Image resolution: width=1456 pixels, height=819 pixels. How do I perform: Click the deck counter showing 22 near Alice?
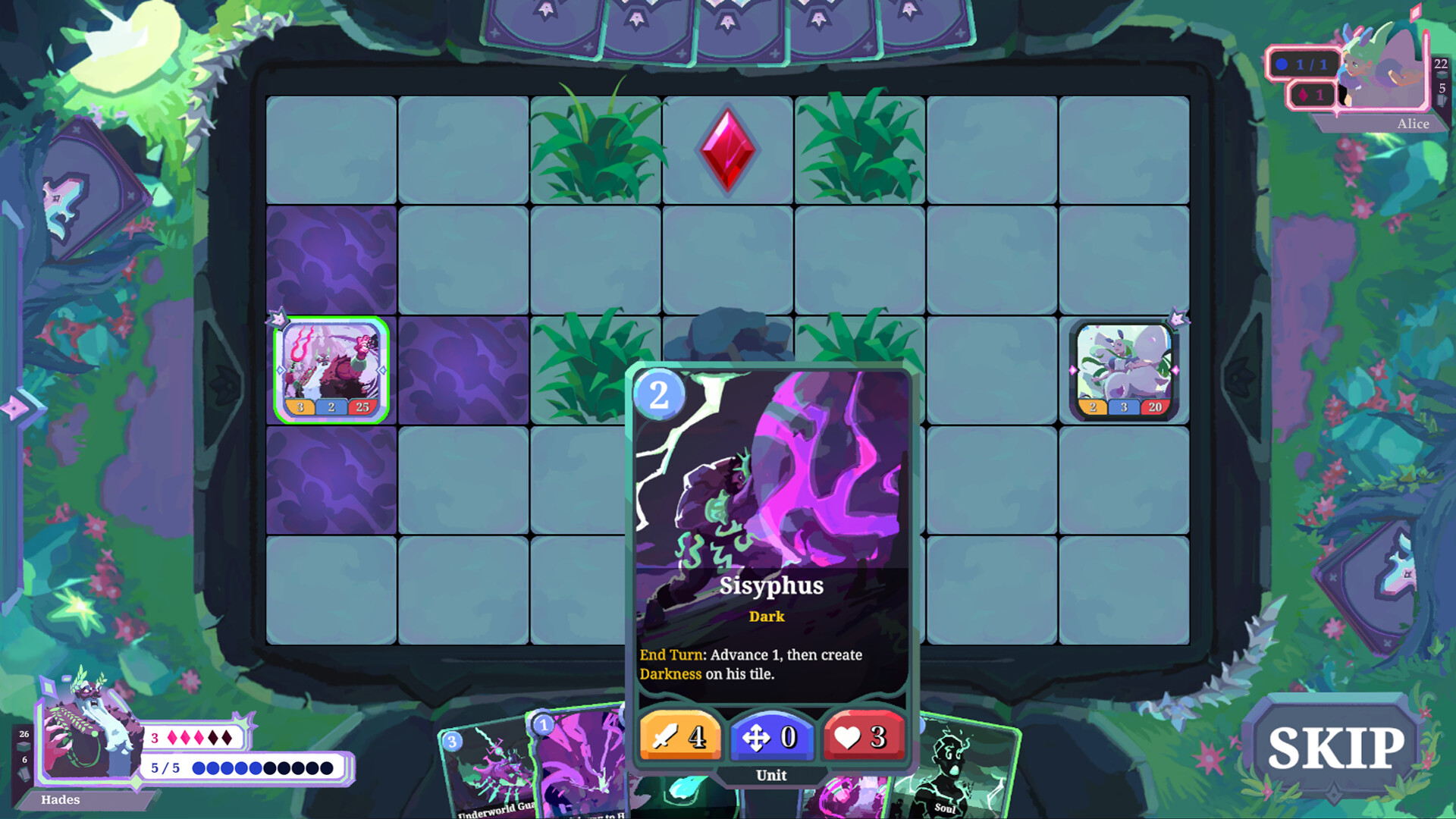1439,65
